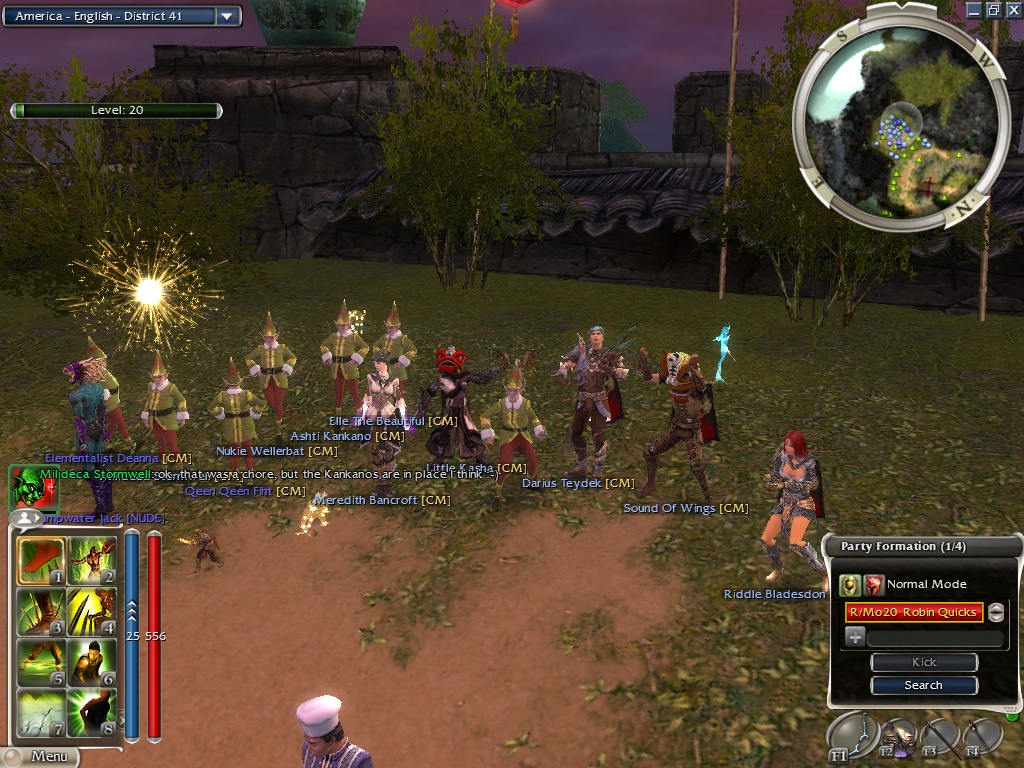The height and width of the screenshot is (768, 1024).
Task: Use skill number 5 on the skill bar
Action: (x=41, y=662)
